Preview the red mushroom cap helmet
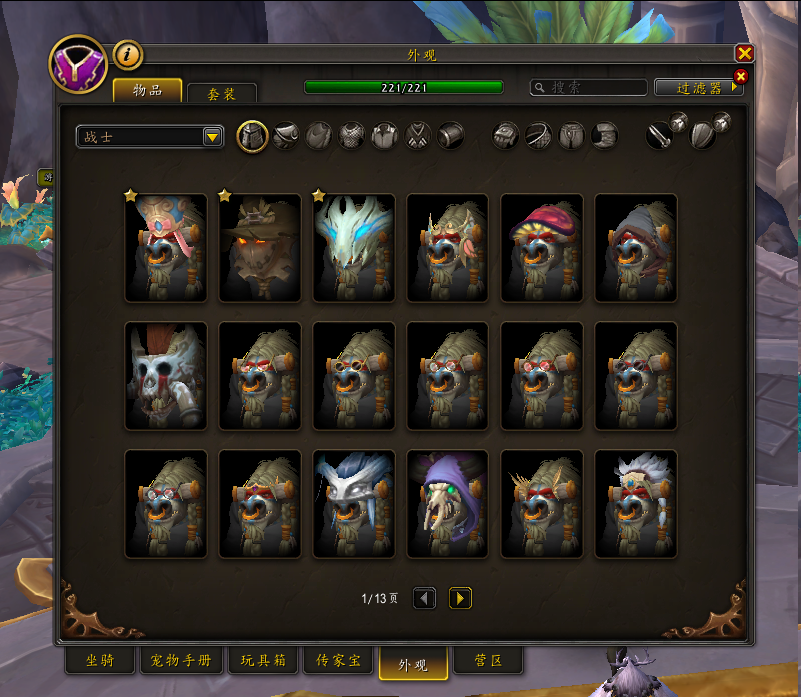The width and height of the screenshot is (801, 697). pyautogui.click(x=542, y=248)
